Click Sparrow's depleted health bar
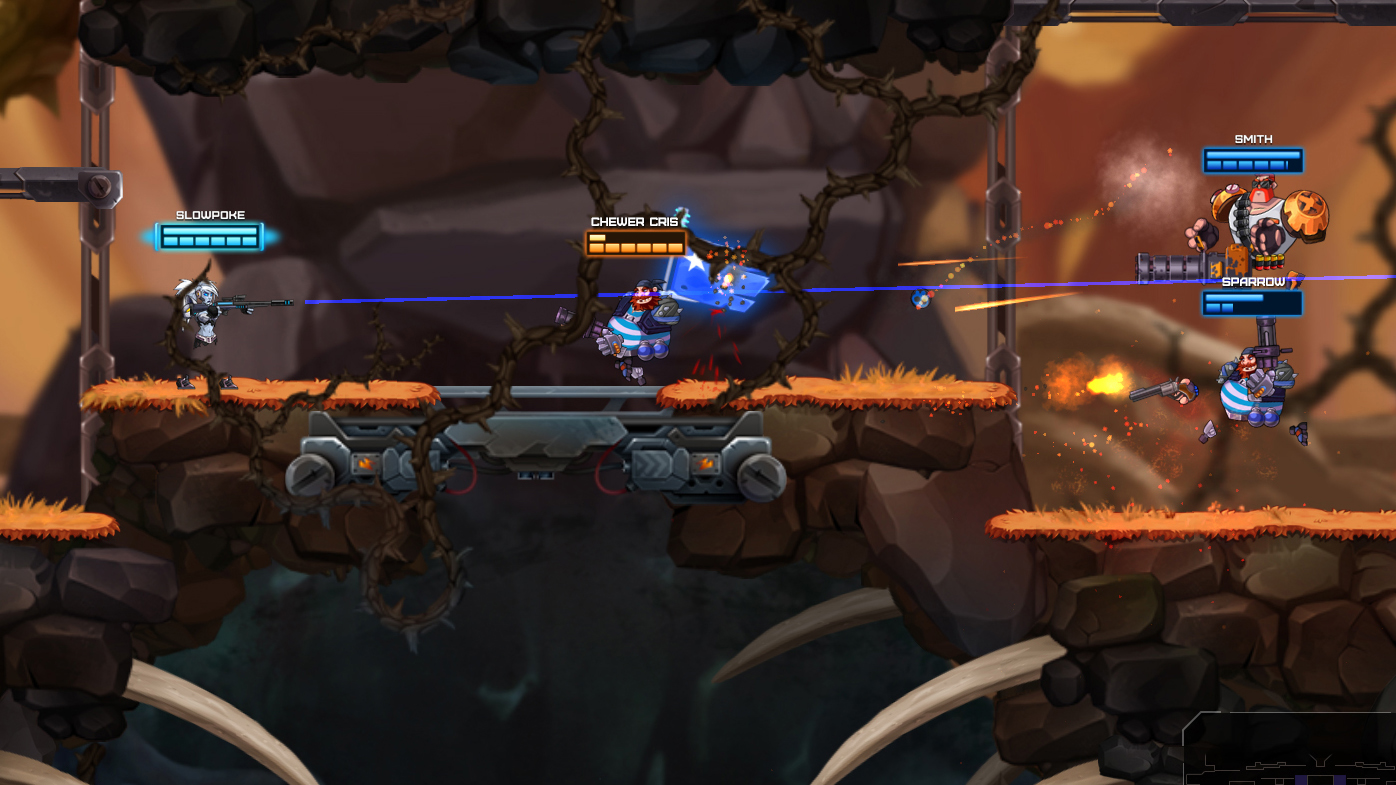1396x785 pixels. click(x=1251, y=302)
